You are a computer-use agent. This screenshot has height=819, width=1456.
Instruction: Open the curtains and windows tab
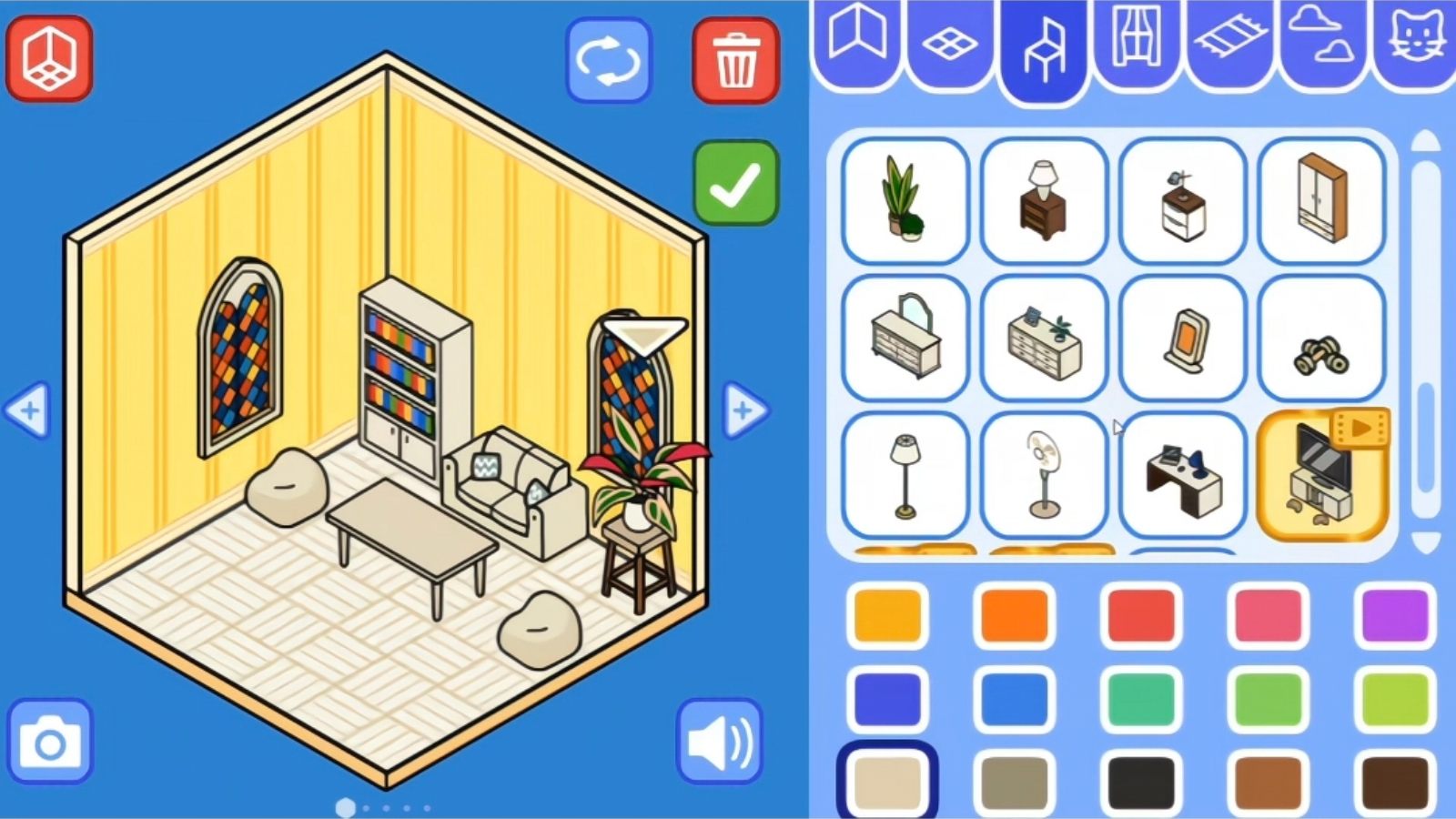[x=1136, y=38]
